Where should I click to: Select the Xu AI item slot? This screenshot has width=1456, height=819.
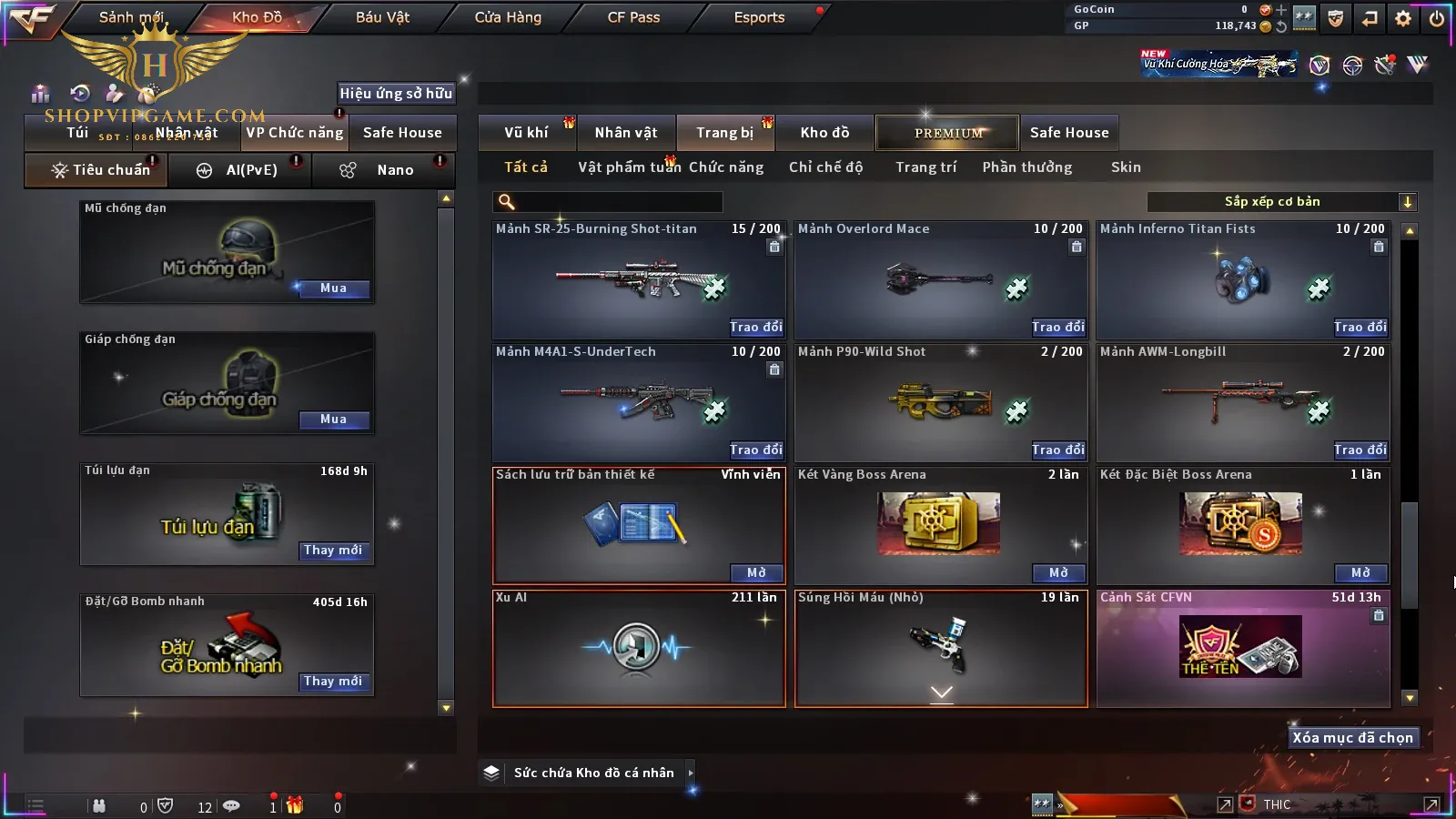point(638,648)
